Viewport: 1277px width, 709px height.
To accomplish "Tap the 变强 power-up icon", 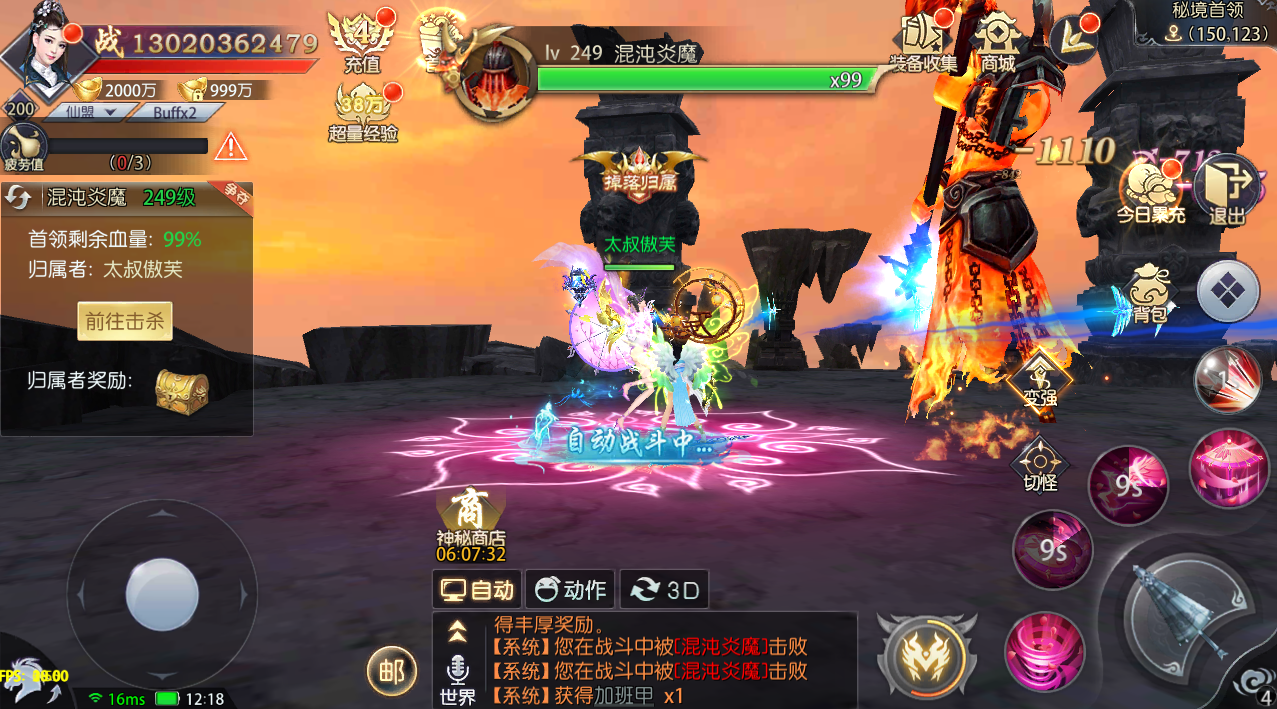I will [1039, 380].
